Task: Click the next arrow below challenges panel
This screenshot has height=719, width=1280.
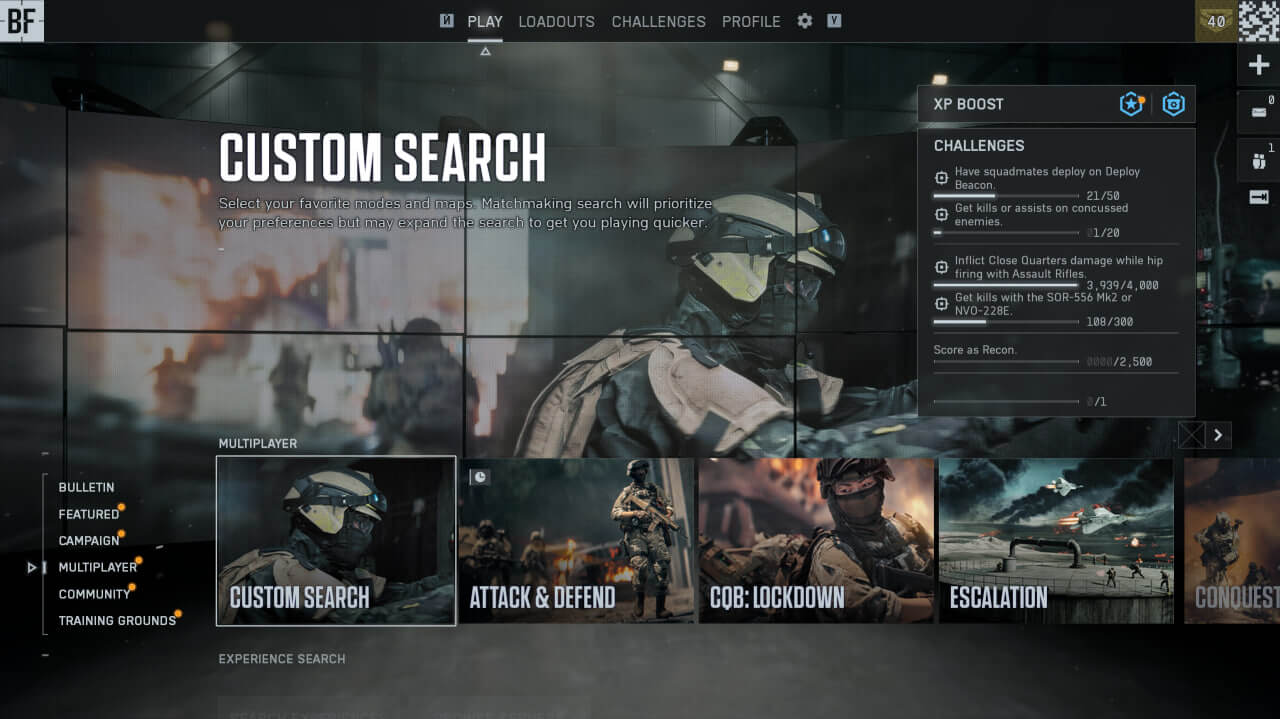Action: click(x=1218, y=435)
